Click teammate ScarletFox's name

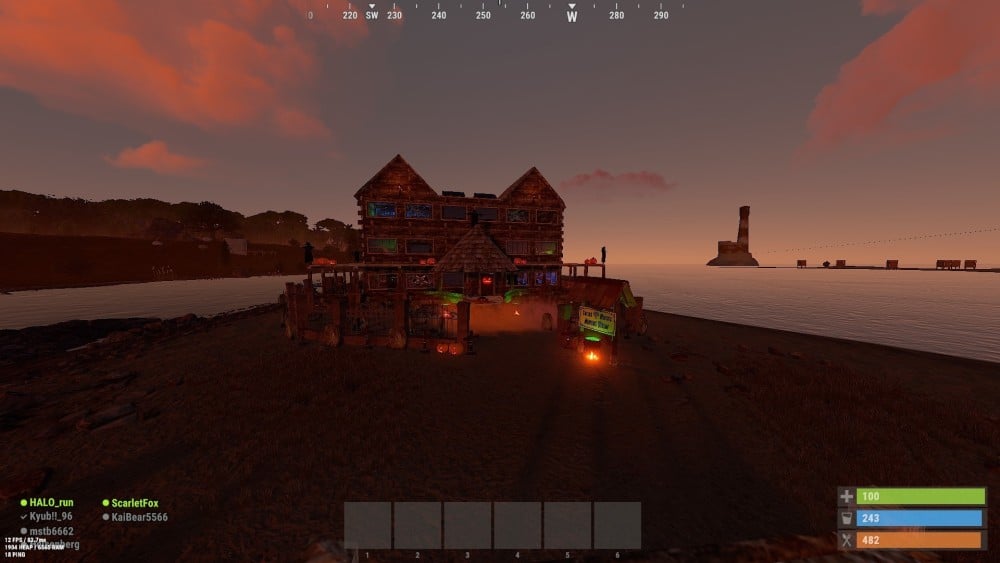tap(135, 503)
